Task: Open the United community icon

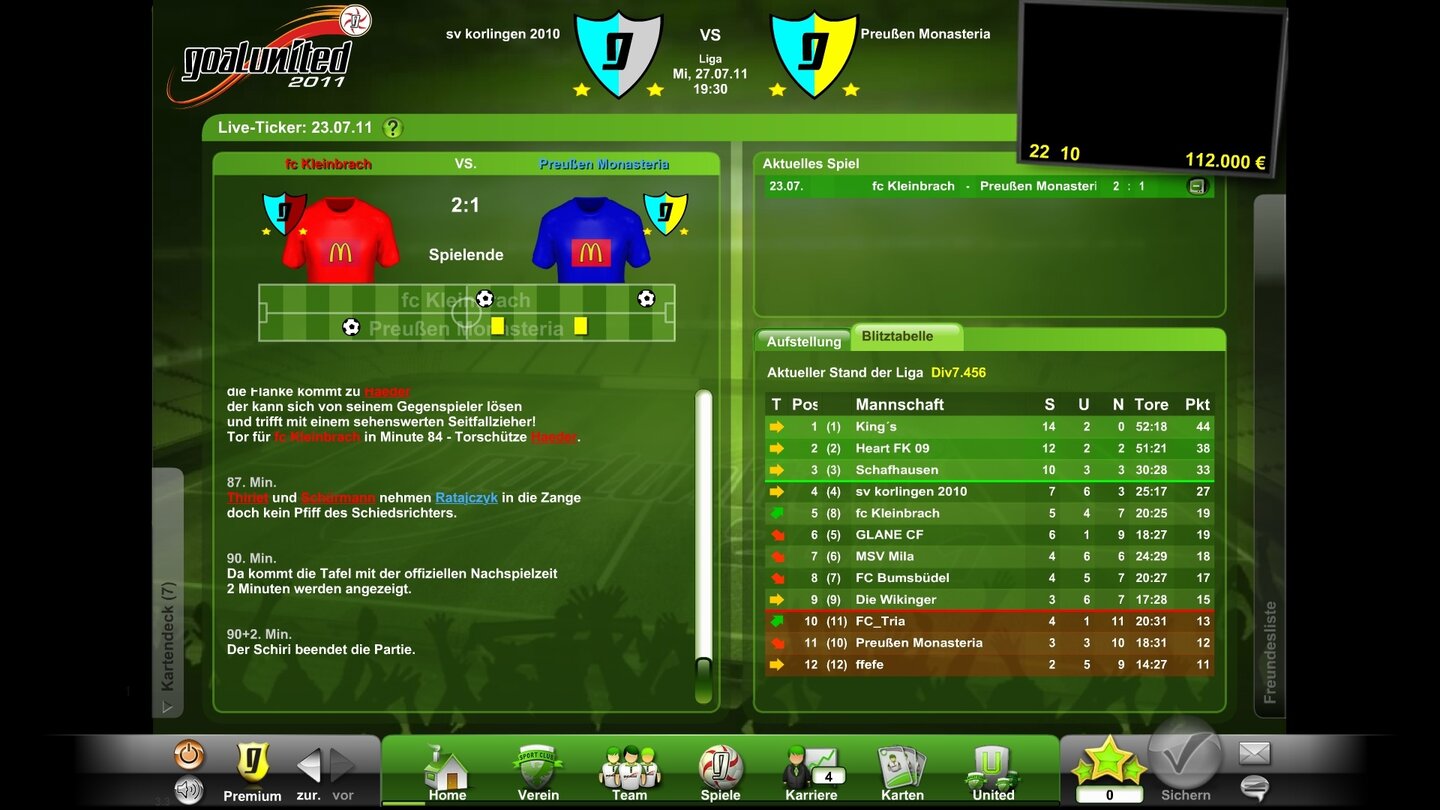Action: [x=992, y=765]
